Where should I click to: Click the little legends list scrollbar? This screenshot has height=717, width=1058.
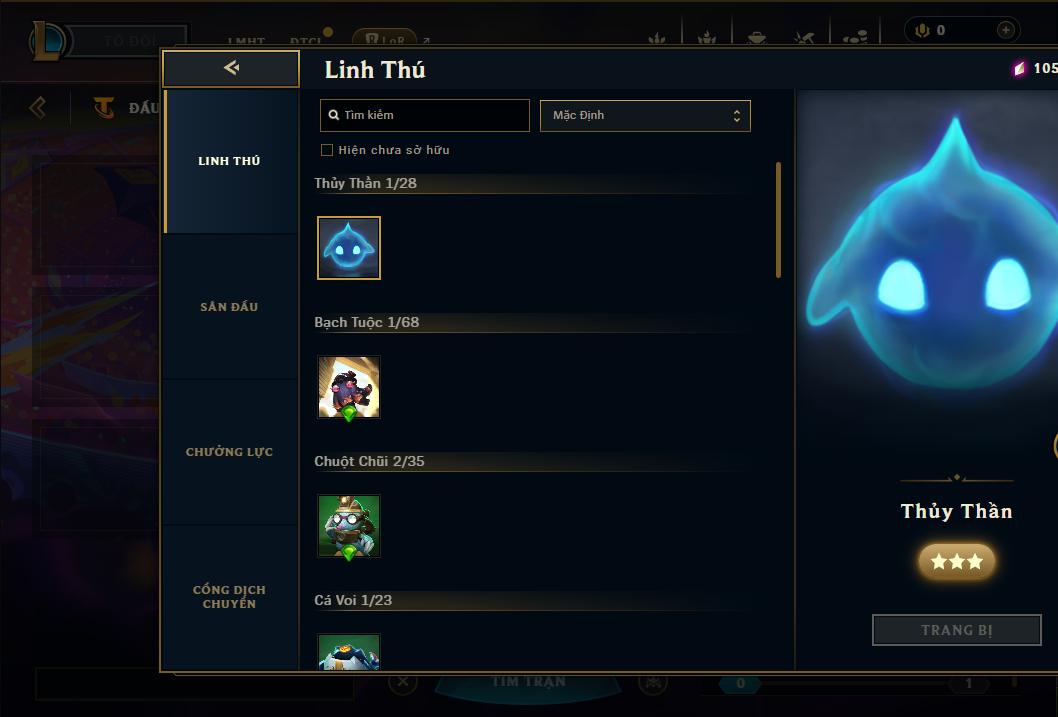coord(778,220)
